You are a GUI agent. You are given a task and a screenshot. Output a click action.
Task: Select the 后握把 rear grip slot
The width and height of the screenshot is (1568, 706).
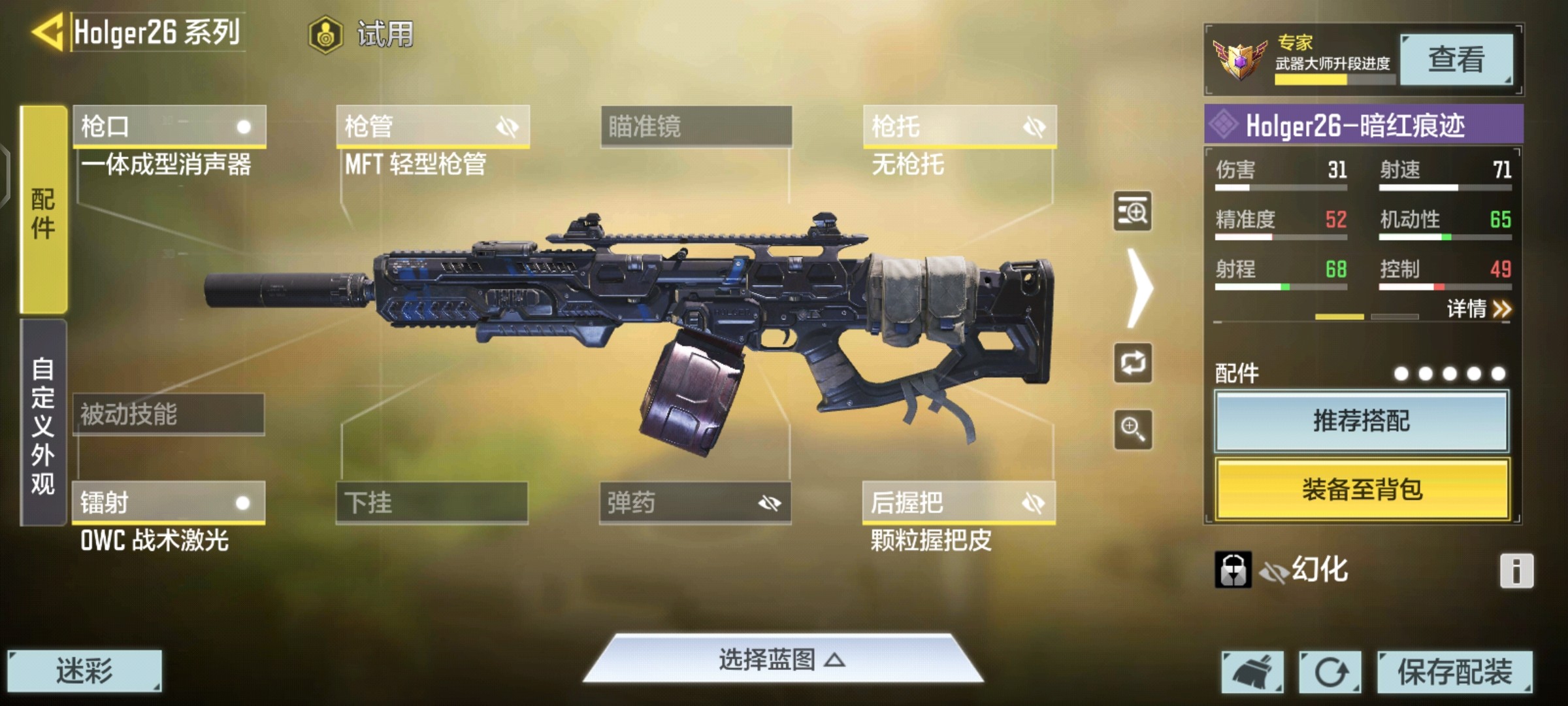tap(958, 503)
